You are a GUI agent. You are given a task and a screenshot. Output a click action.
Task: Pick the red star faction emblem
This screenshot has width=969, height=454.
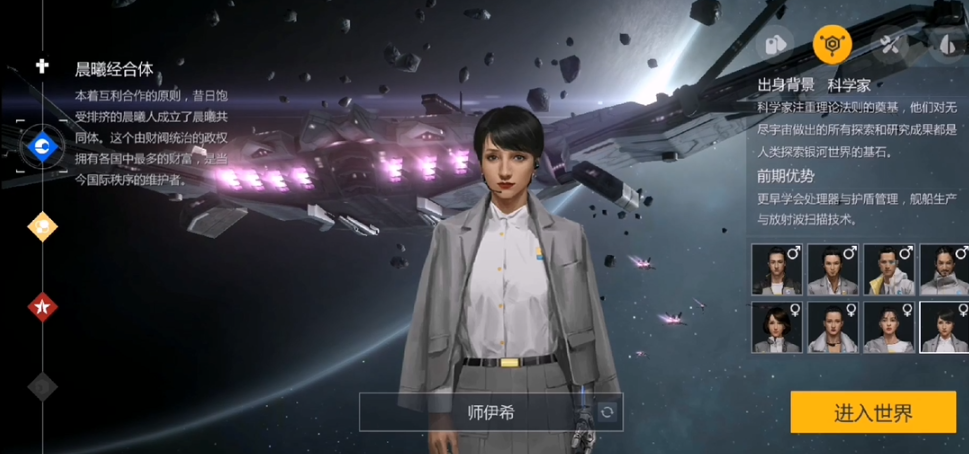(42, 307)
